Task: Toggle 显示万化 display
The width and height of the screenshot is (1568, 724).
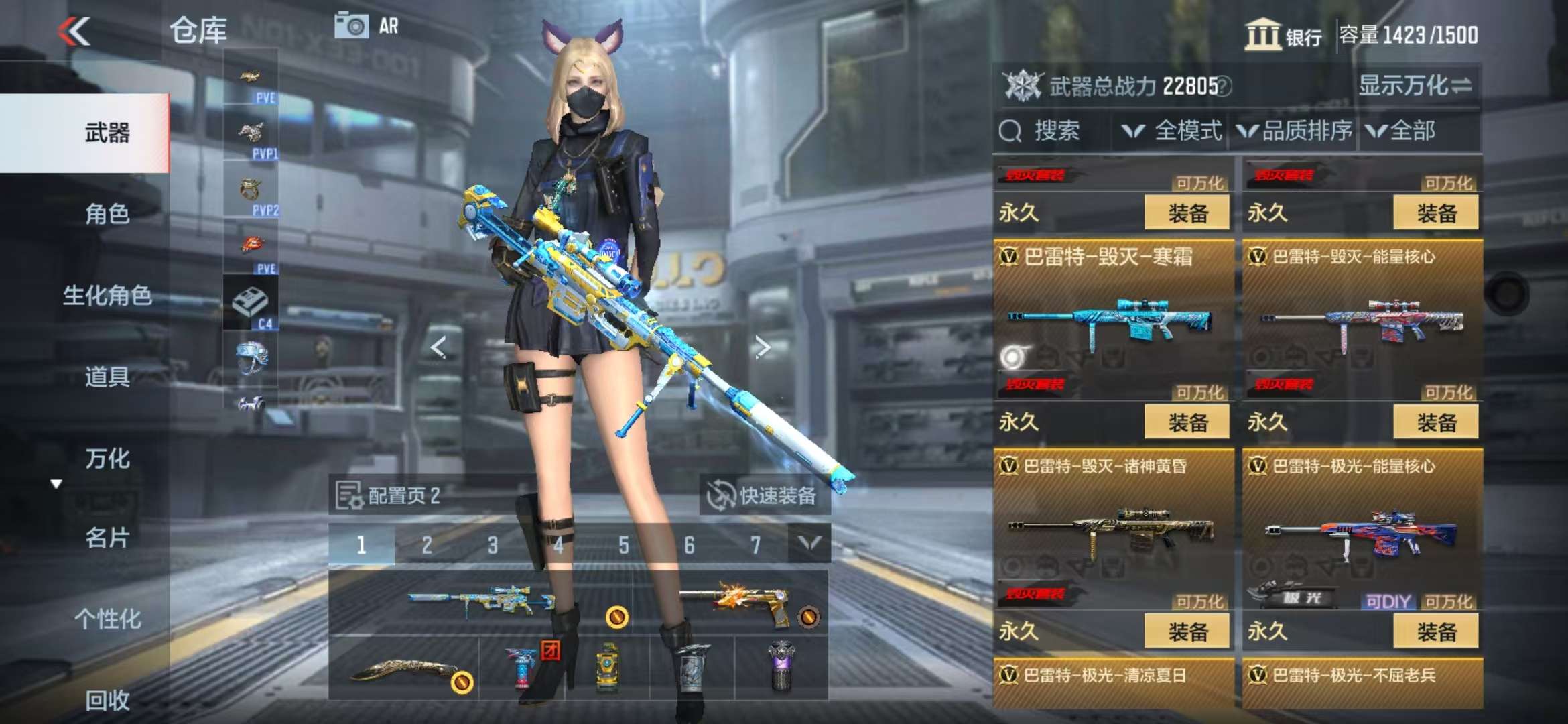Action: pyautogui.click(x=1414, y=86)
